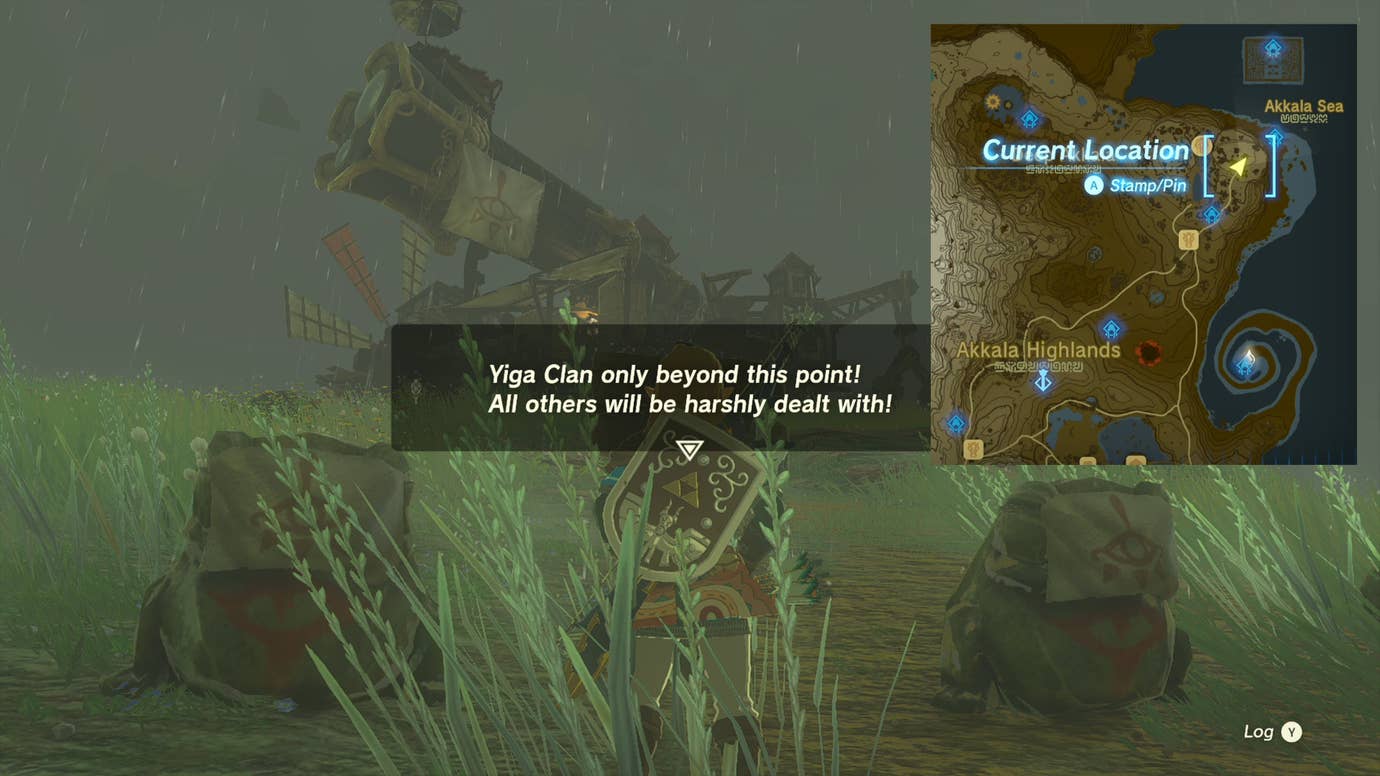Expand the current location bracket selection
The image size is (1380, 776).
[1240, 166]
